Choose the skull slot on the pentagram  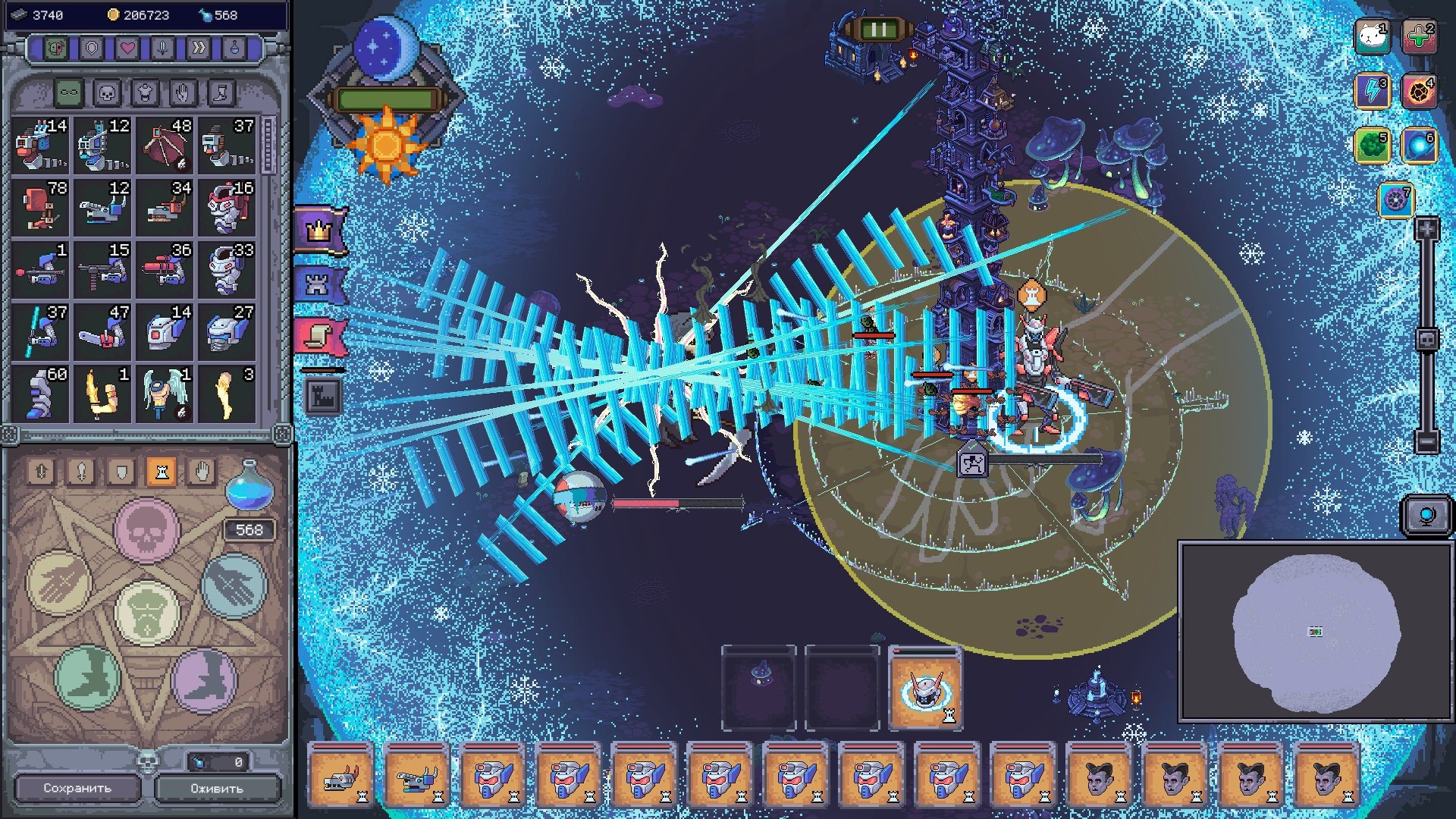pyautogui.click(x=146, y=530)
